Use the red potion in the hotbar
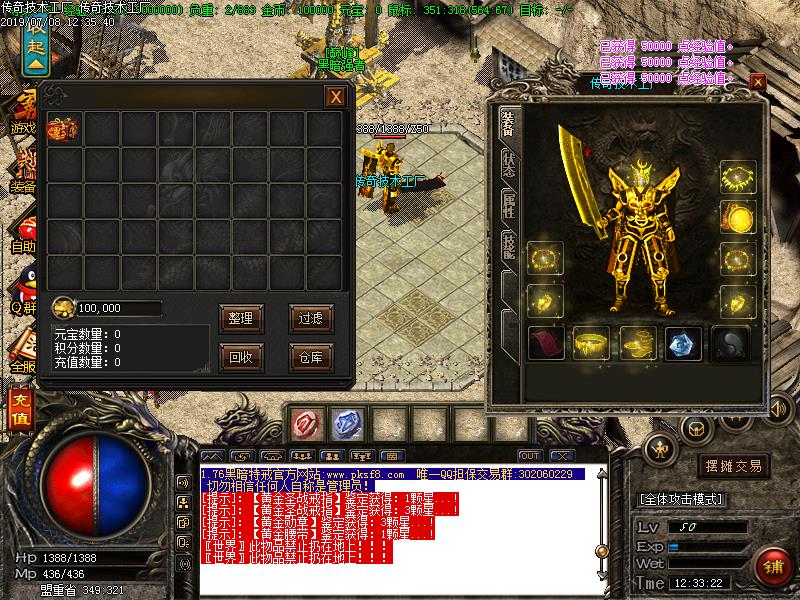The height and width of the screenshot is (600, 800). click(306, 424)
